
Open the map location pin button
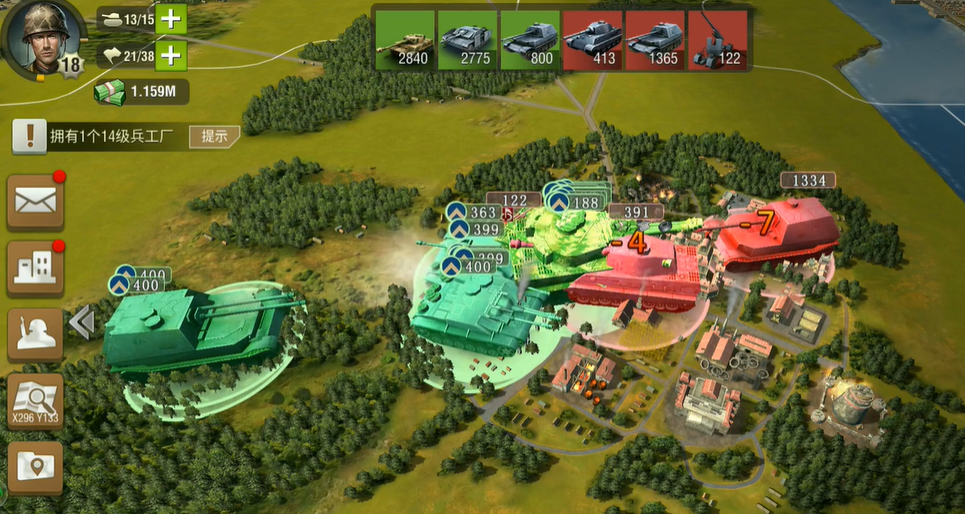(36, 466)
